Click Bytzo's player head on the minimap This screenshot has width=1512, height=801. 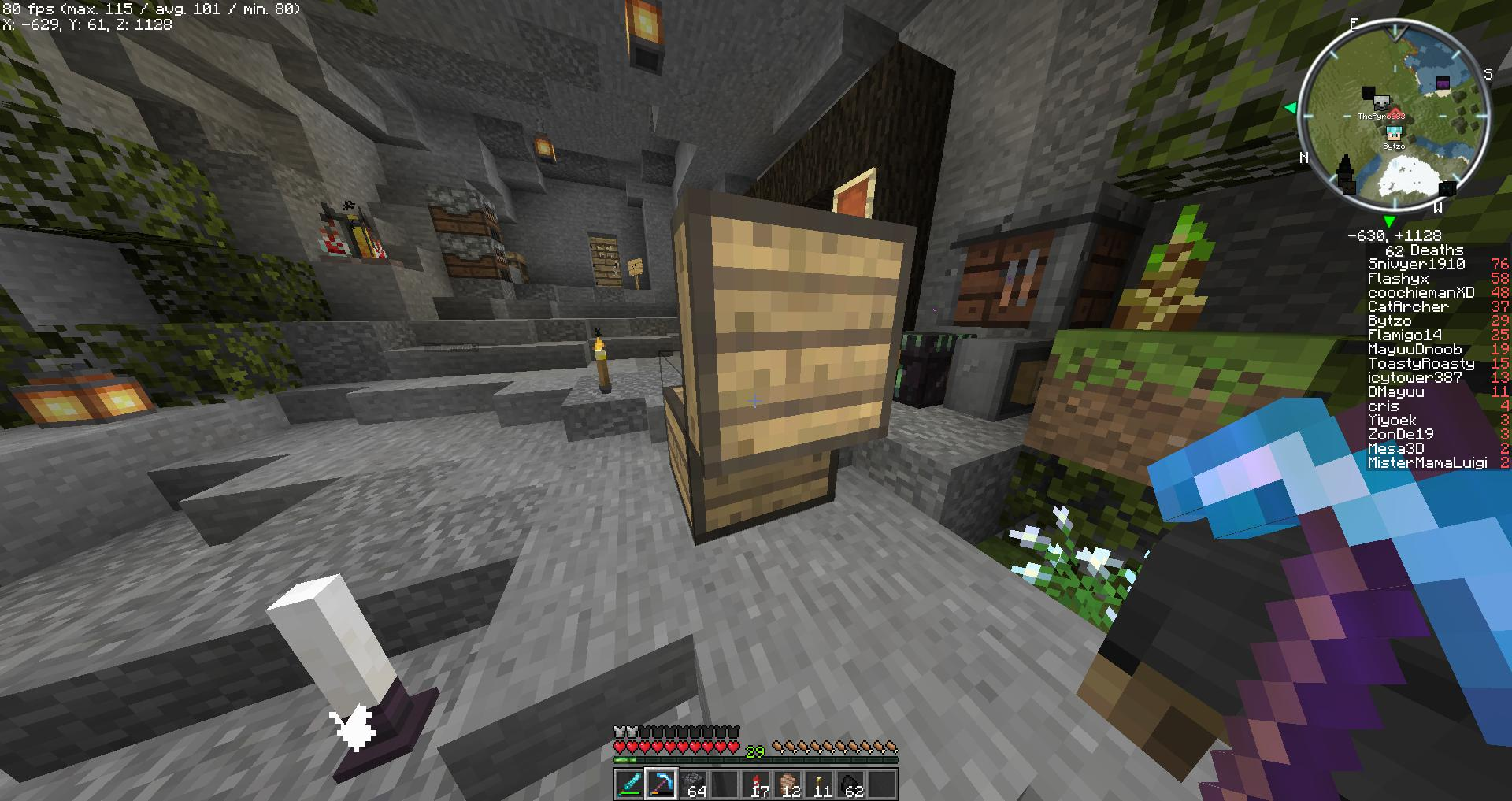[1394, 133]
